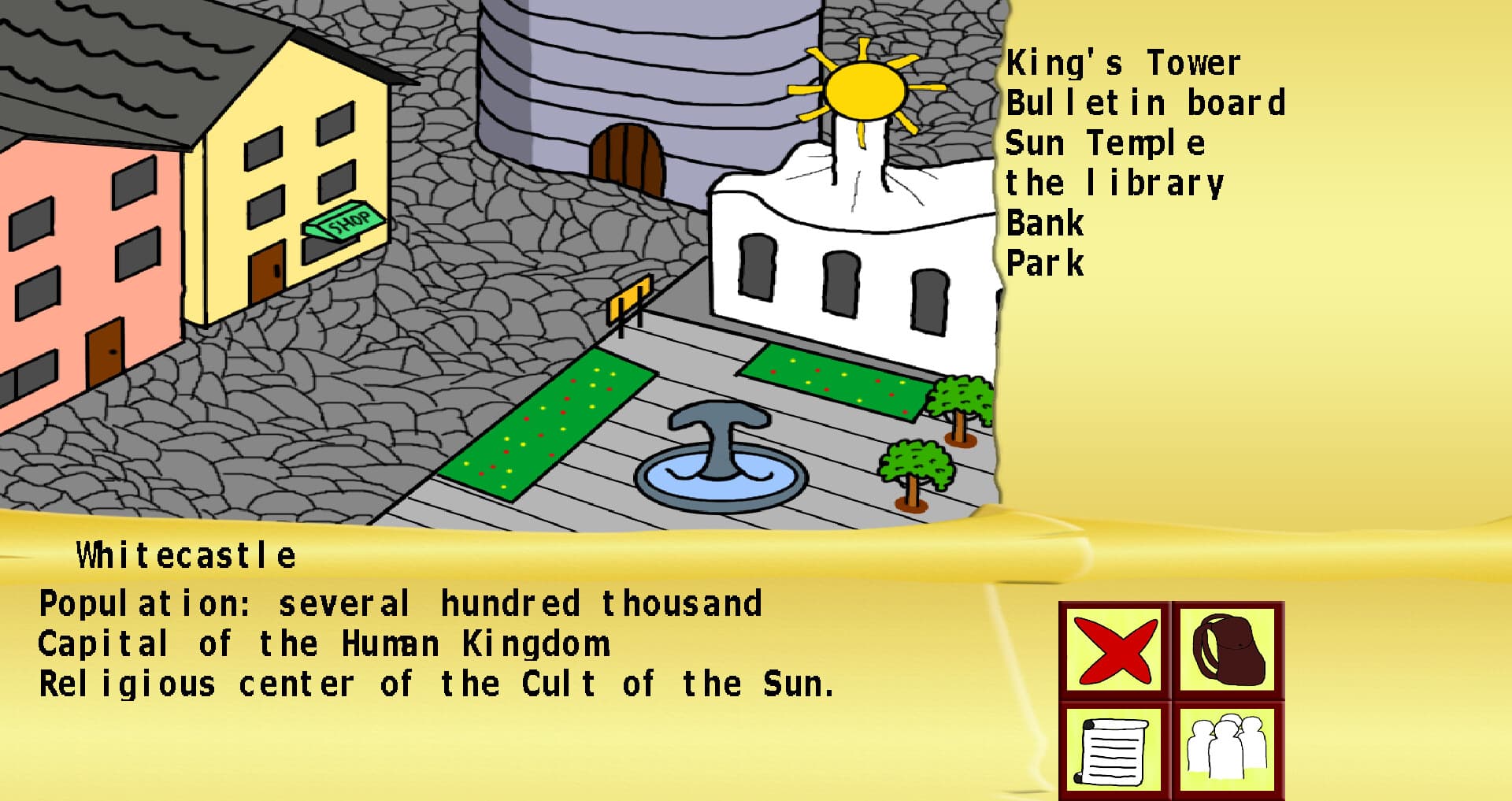Enter the Sun Temple
Screen dimensions: 1512x801
click(x=1106, y=143)
